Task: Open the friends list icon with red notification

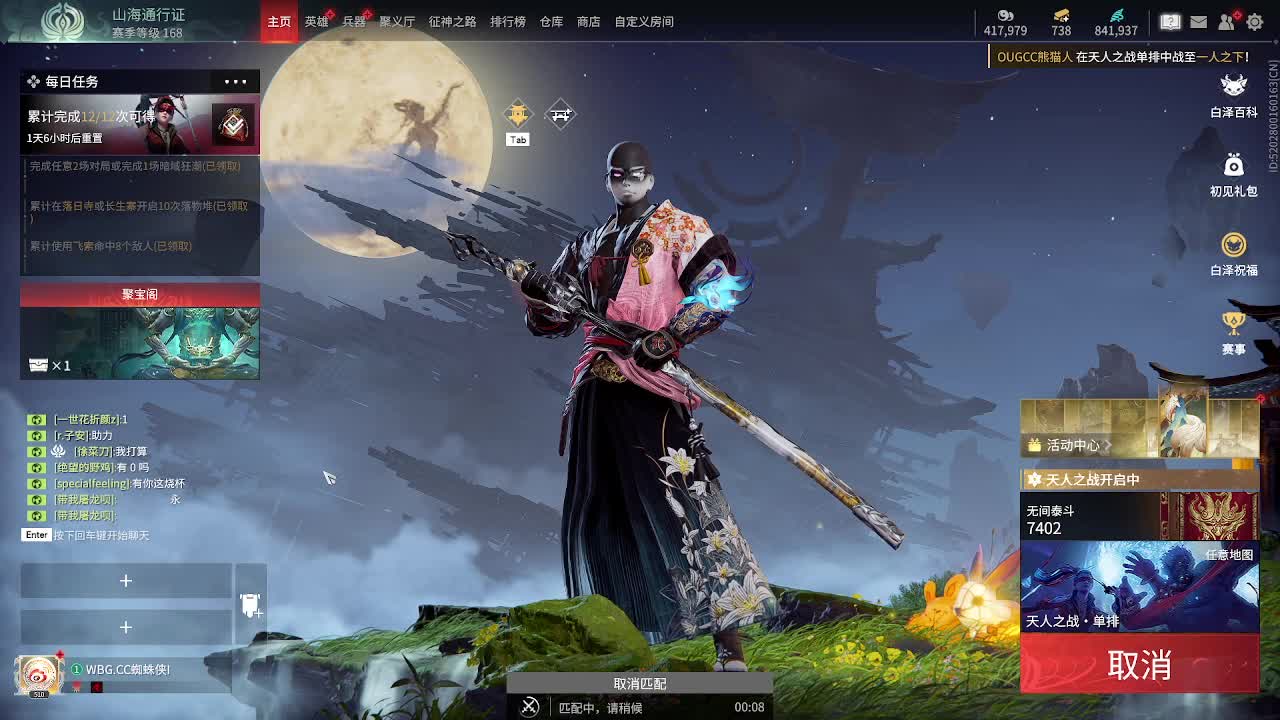Action: 1226,21
